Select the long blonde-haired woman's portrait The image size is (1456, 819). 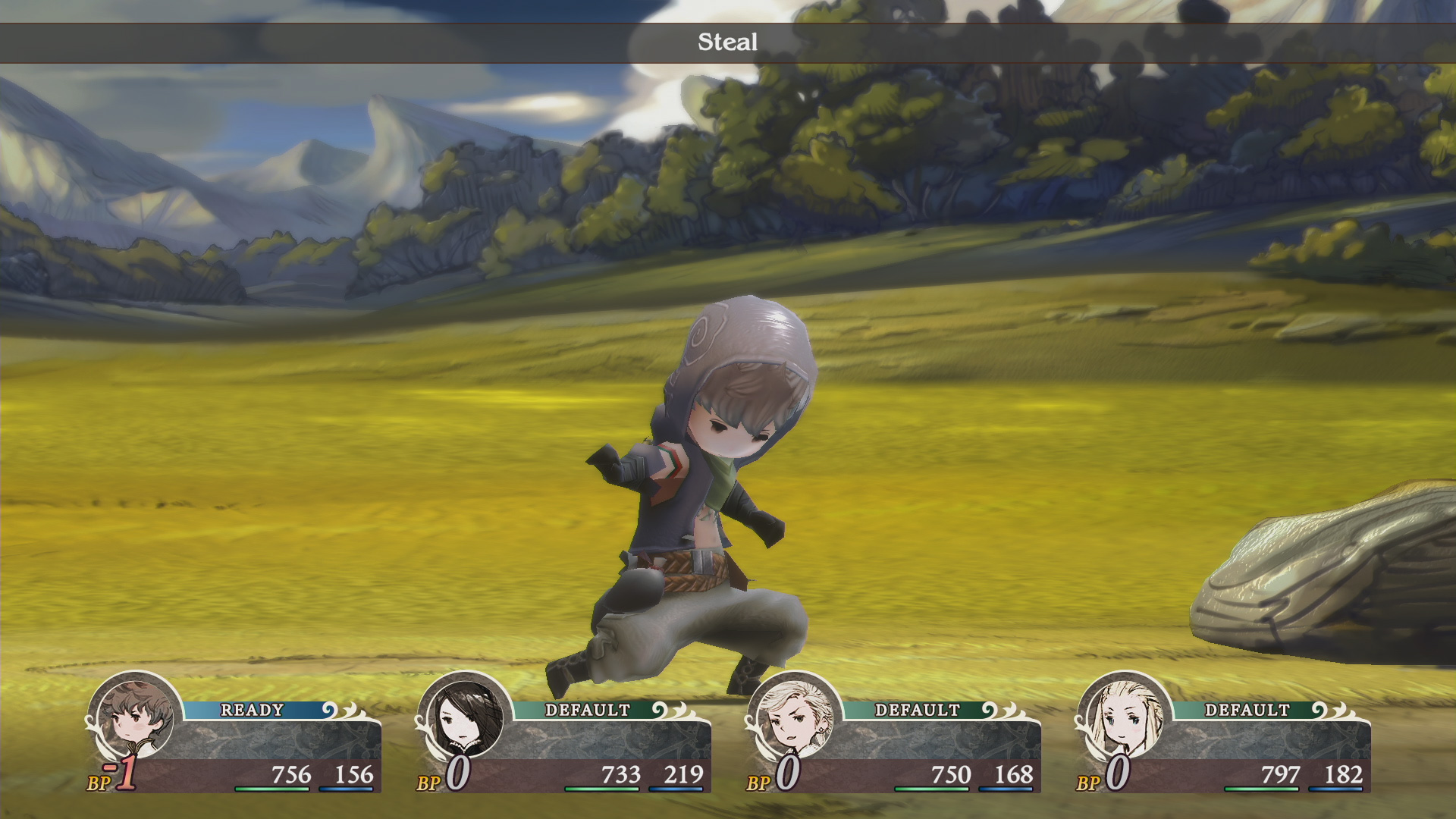(x=1125, y=717)
